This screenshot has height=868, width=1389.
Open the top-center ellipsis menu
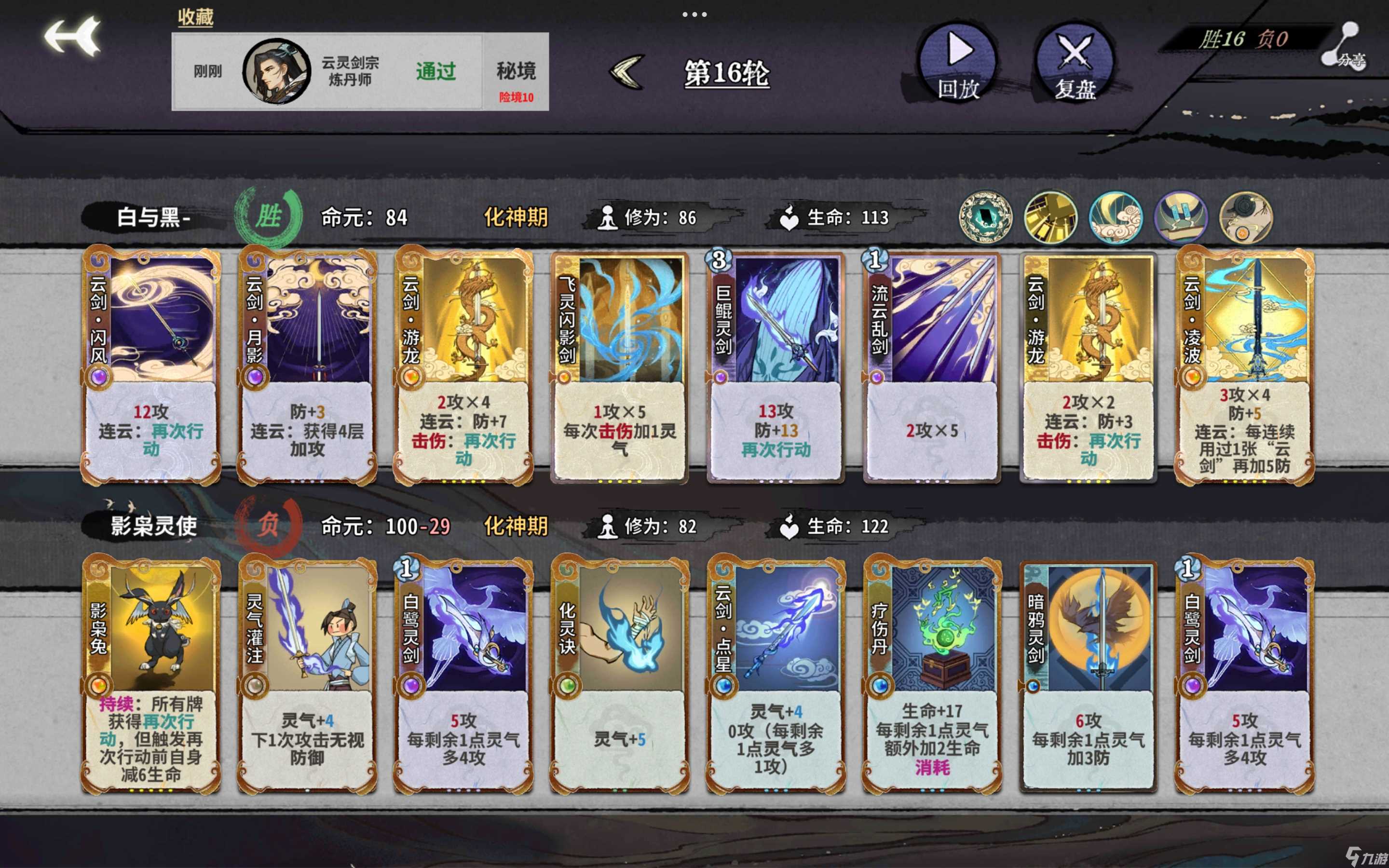click(x=694, y=14)
